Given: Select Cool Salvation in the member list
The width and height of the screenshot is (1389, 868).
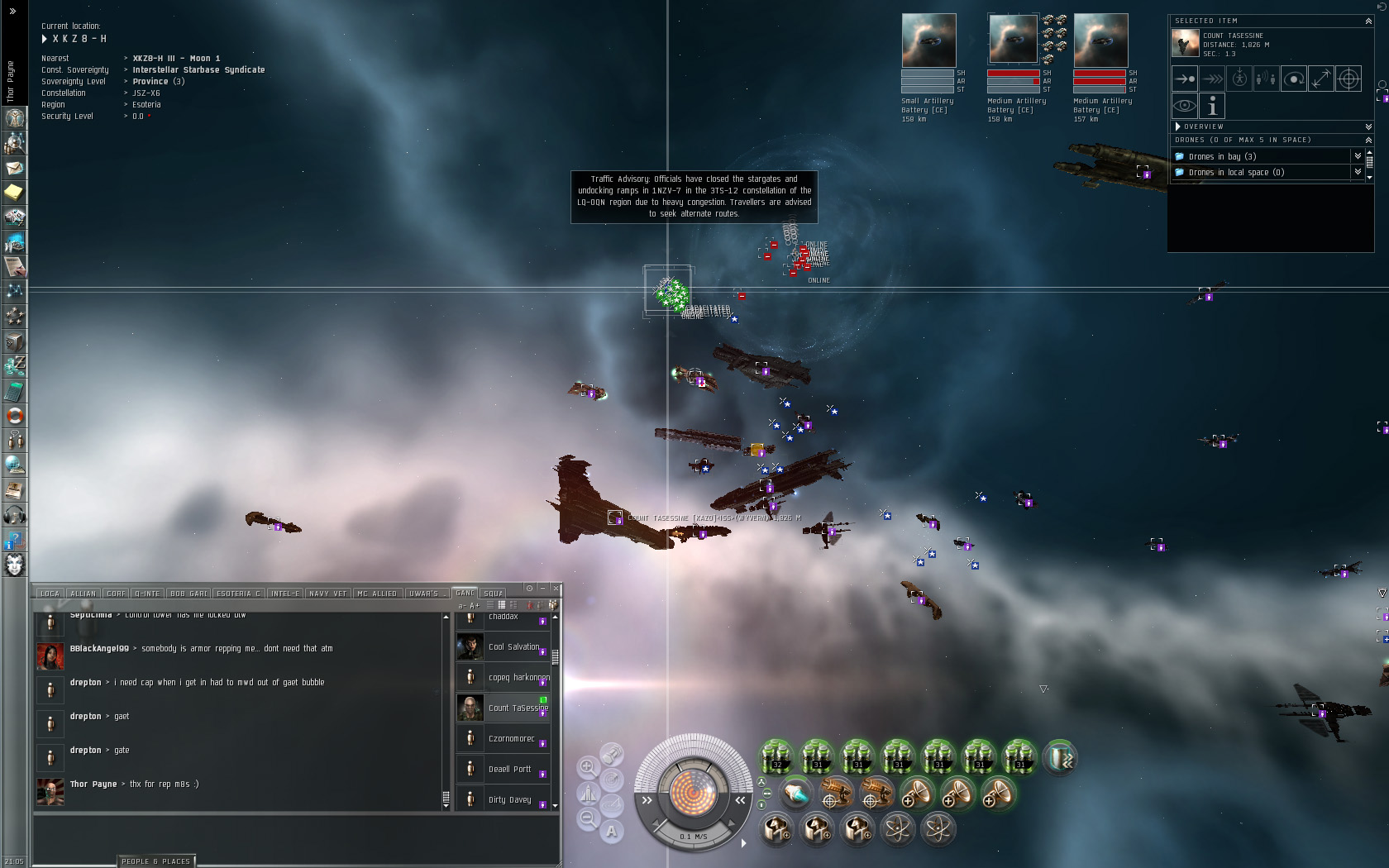Looking at the screenshot, I should pyautogui.click(x=513, y=646).
